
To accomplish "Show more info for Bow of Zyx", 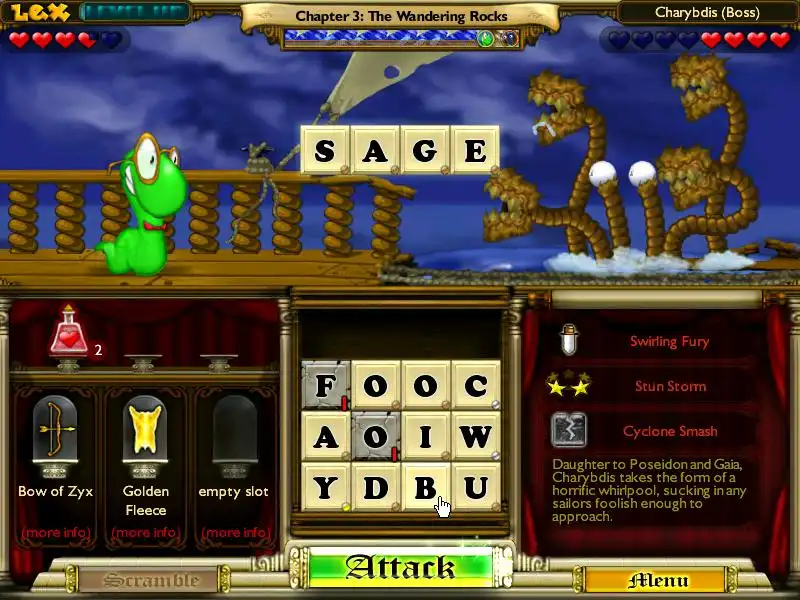I will tap(56, 532).
